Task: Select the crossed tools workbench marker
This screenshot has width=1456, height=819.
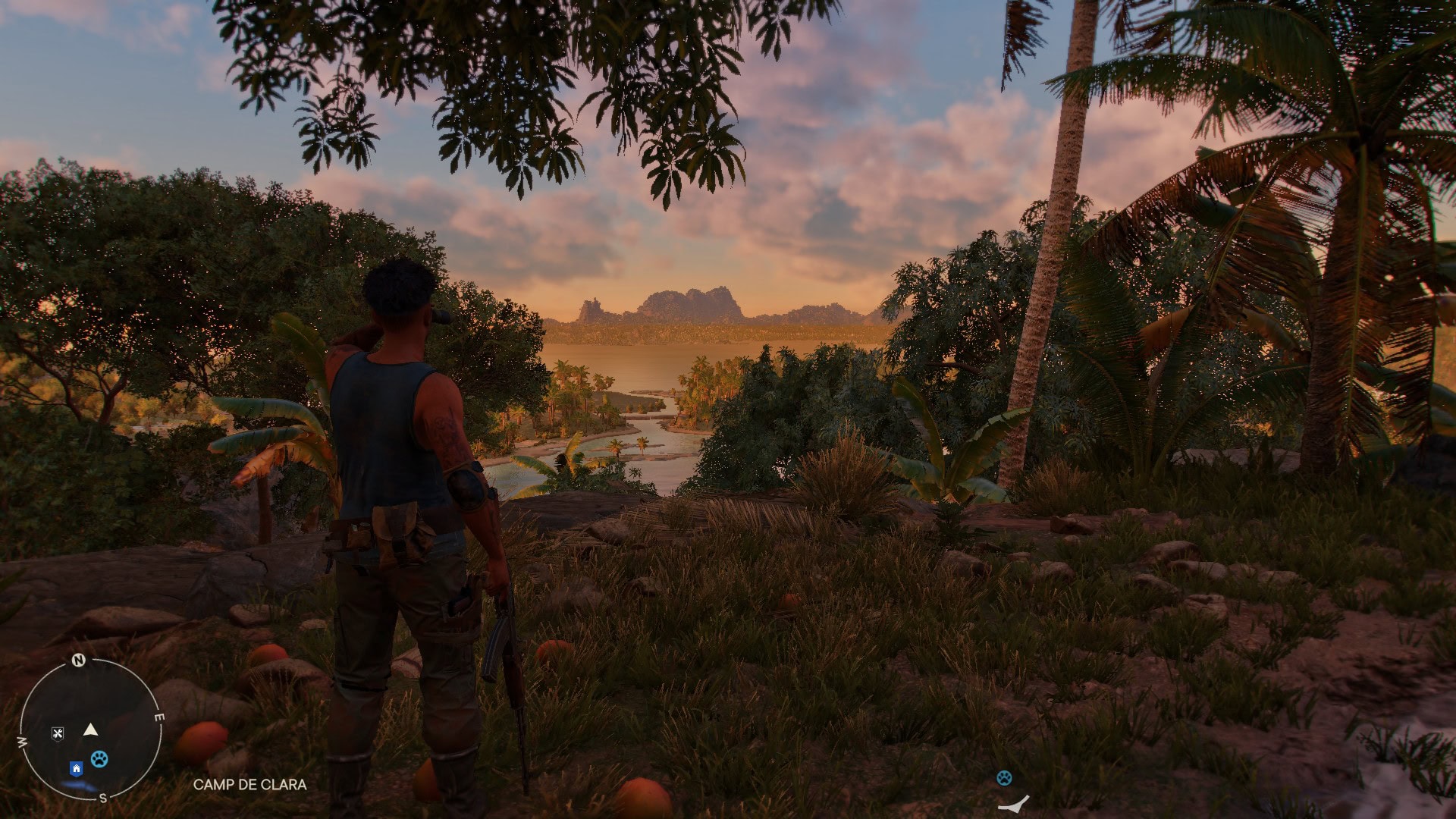Action: coord(58,733)
